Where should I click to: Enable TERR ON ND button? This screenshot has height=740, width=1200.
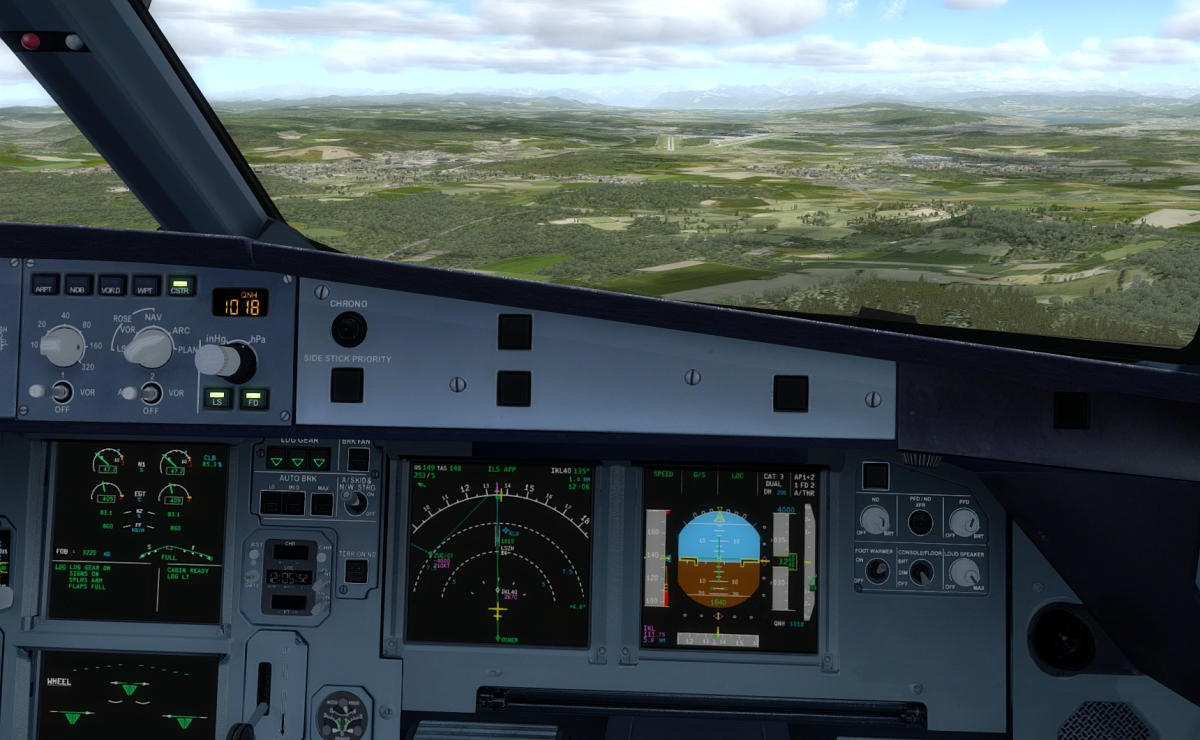point(356,570)
